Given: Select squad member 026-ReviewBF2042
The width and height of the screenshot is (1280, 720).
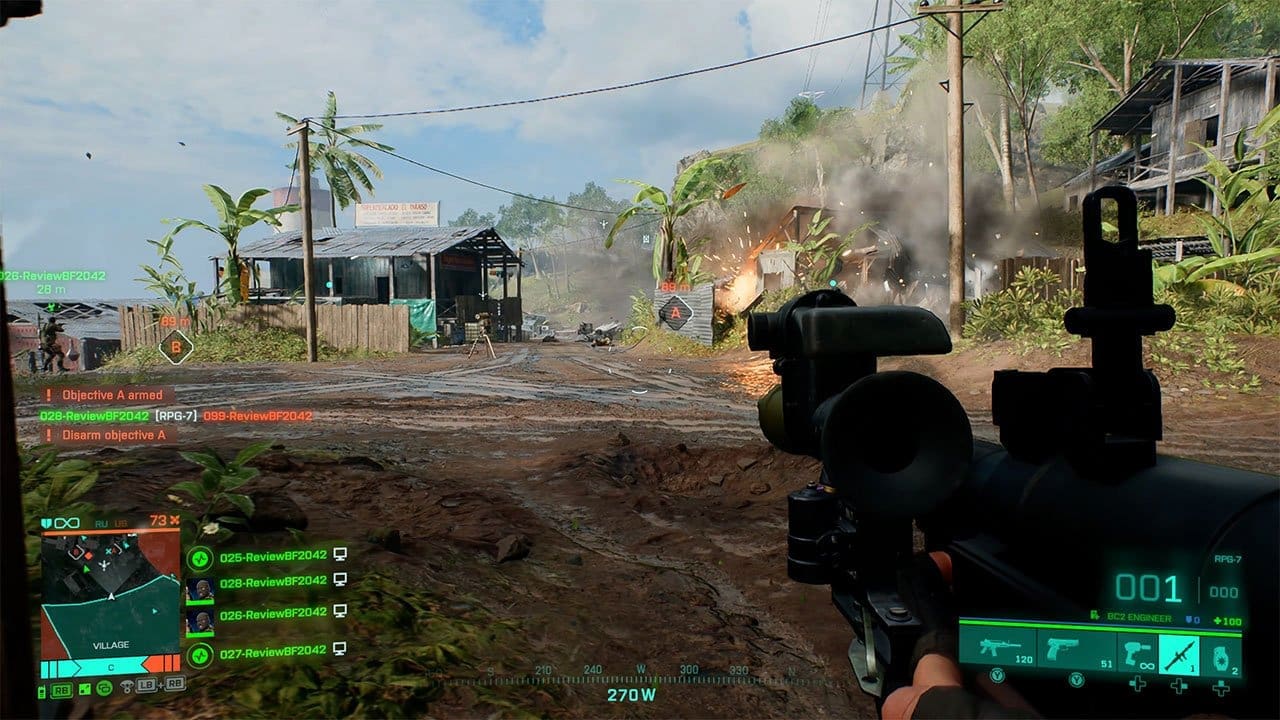Looking at the screenshot, I should pos(273,614).
